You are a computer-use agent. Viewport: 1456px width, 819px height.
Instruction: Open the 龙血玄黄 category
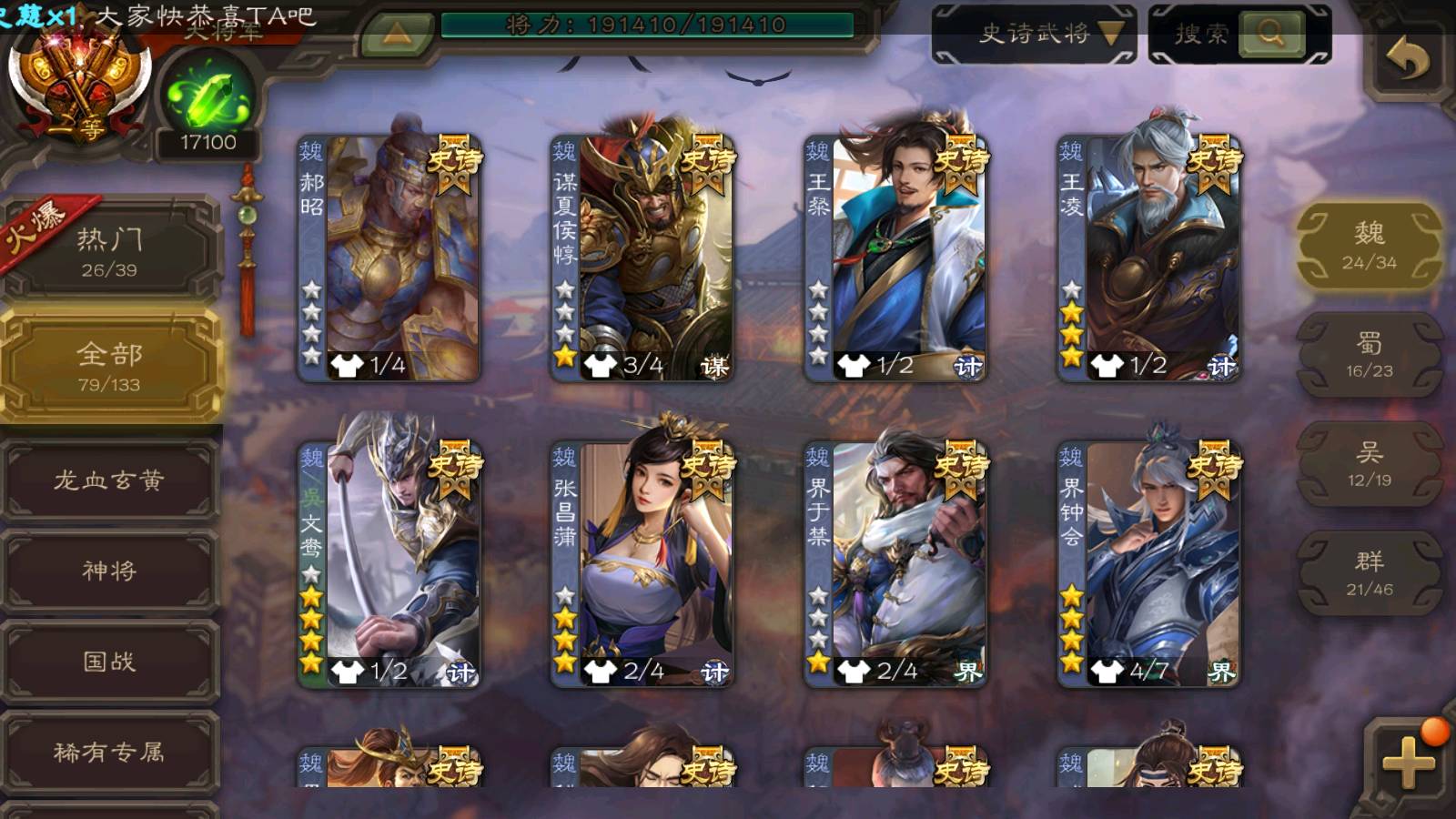point(109,480)
